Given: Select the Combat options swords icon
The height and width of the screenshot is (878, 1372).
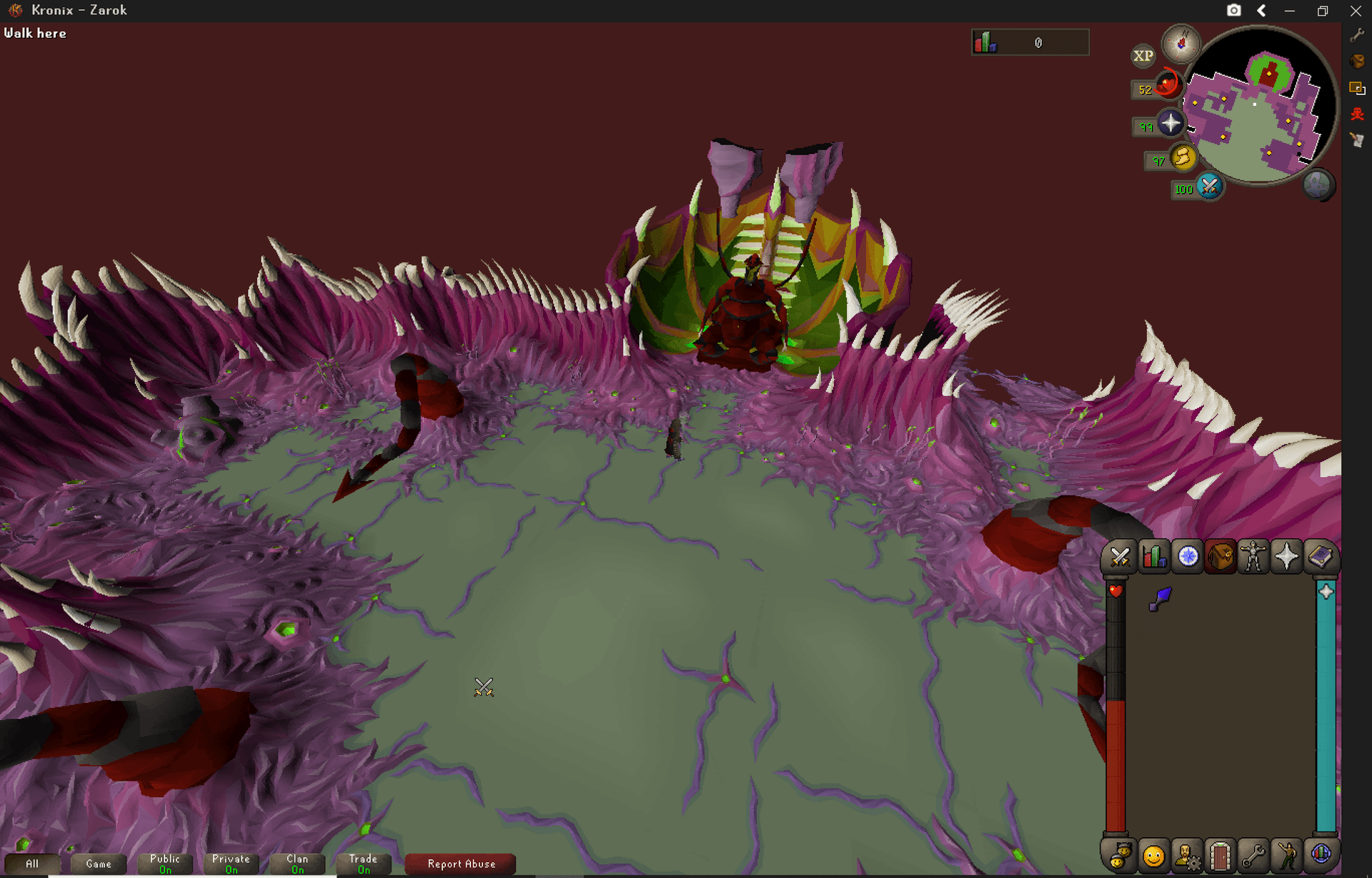Looking at the screenshot, I should (1119, 558).
